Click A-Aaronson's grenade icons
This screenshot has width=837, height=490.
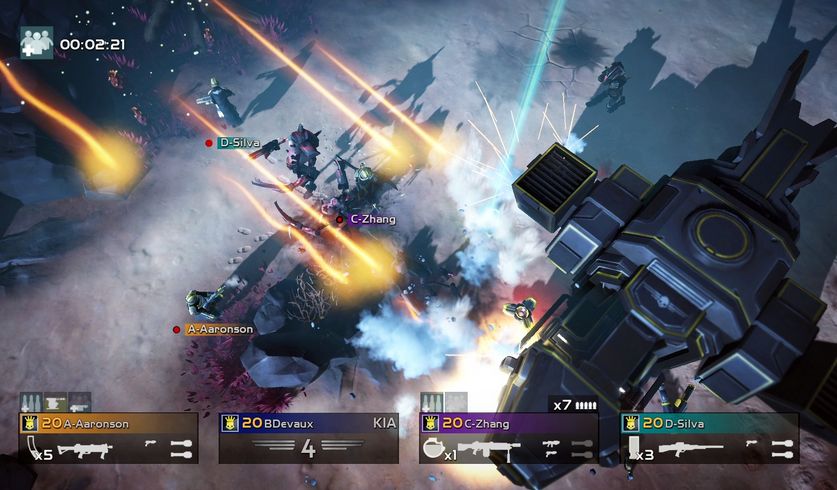tap(179, 447)
